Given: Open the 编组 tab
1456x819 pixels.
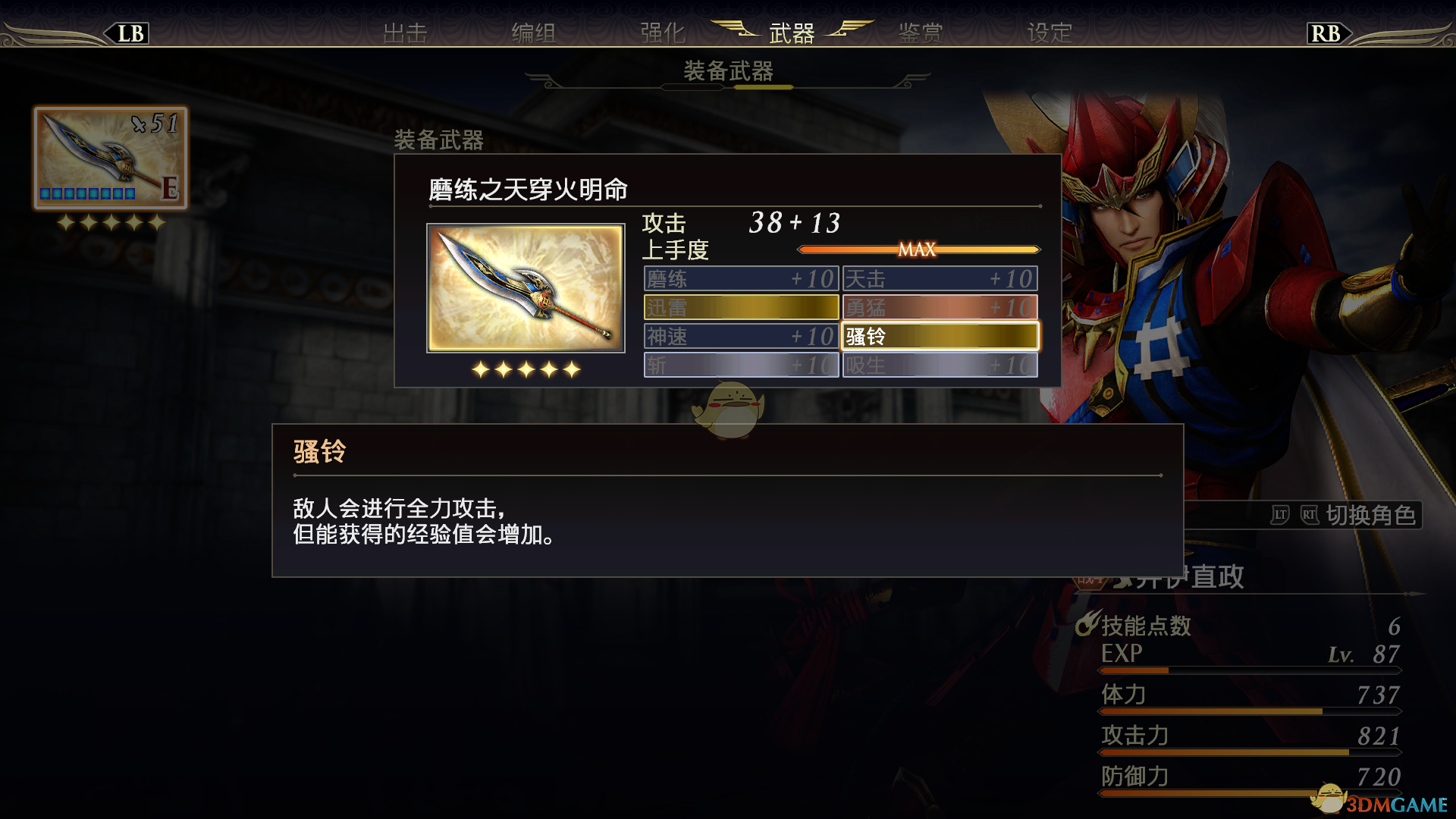Looking at the screenshot, I should [534, 33].
